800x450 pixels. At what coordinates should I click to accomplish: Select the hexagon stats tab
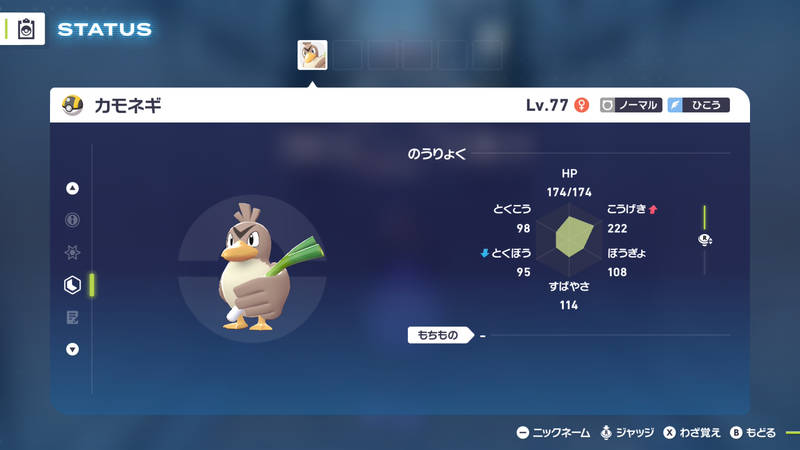(x=72, y=285)
